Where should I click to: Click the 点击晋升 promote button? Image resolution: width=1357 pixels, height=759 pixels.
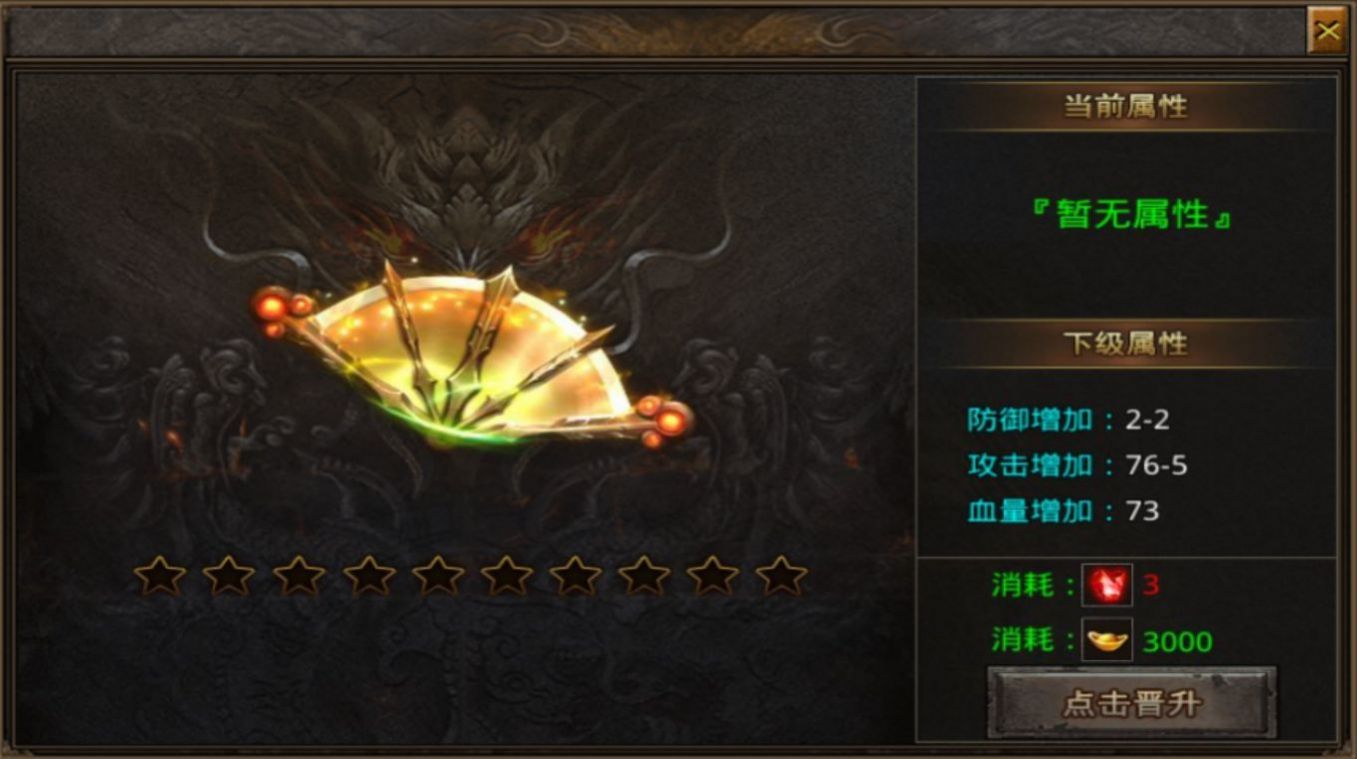click(x=1132, y=702)
